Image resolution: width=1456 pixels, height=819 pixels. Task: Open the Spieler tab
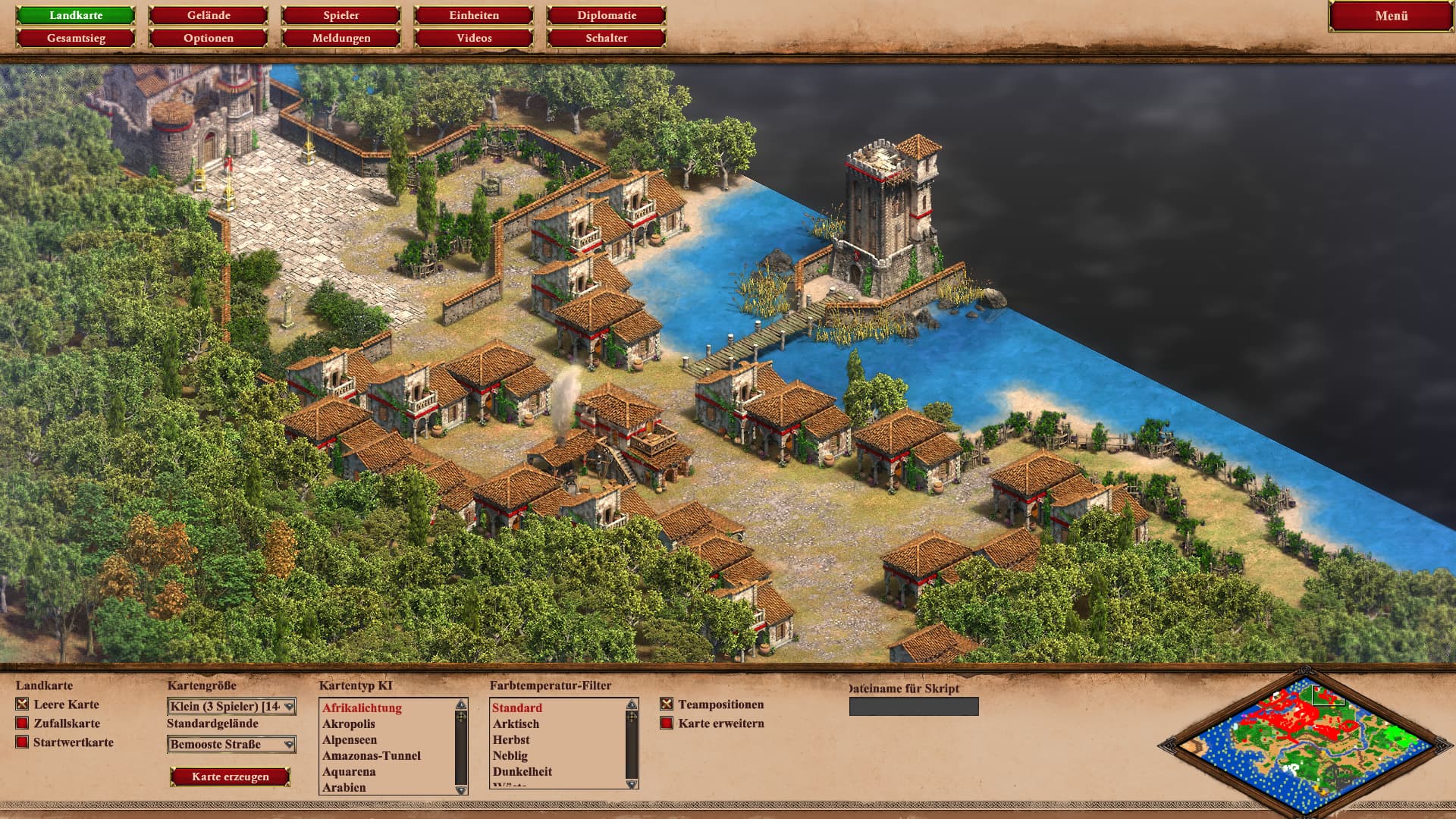(341, 15)
